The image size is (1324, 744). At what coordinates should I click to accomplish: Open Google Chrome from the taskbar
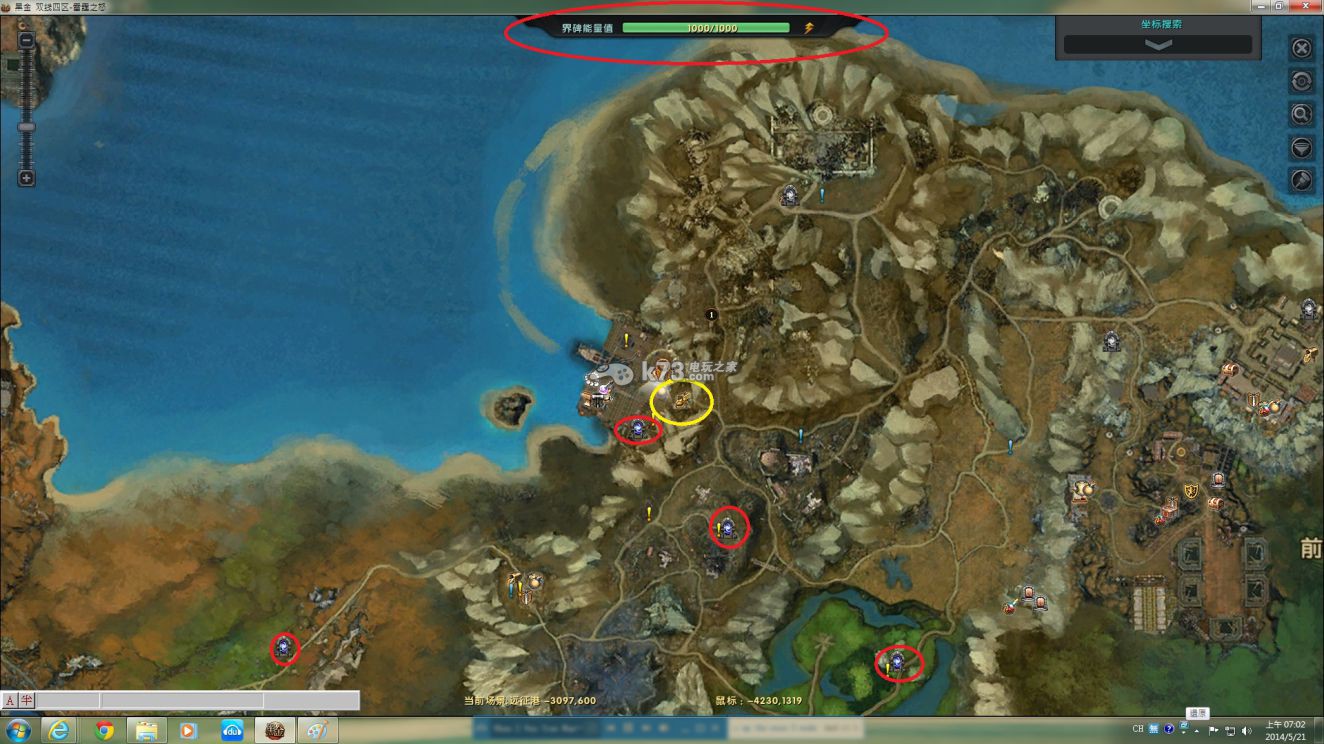tap(104, 730)
